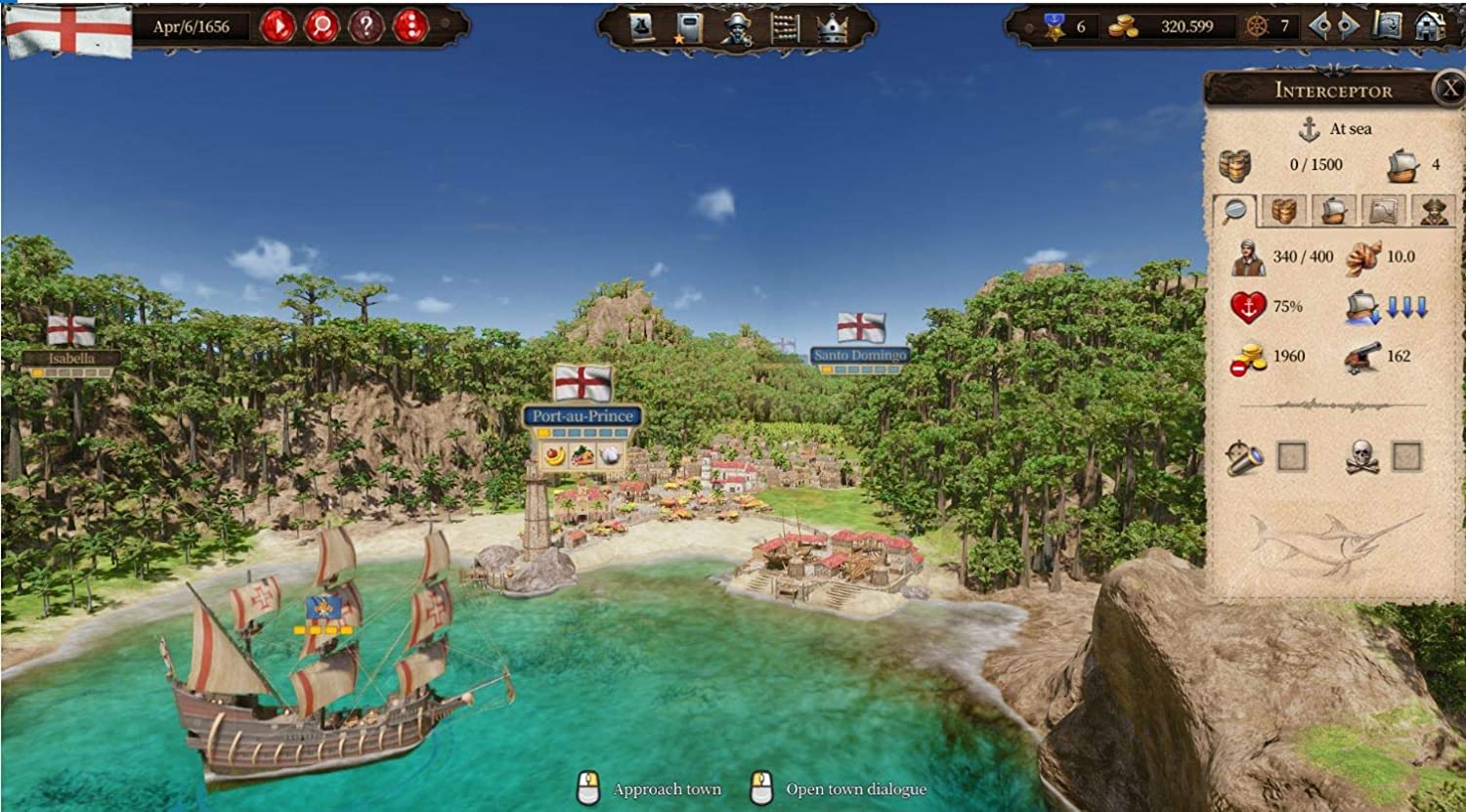
Task: Switch to the captain tab in Interceptor panel
Action: coord(1433,211)
